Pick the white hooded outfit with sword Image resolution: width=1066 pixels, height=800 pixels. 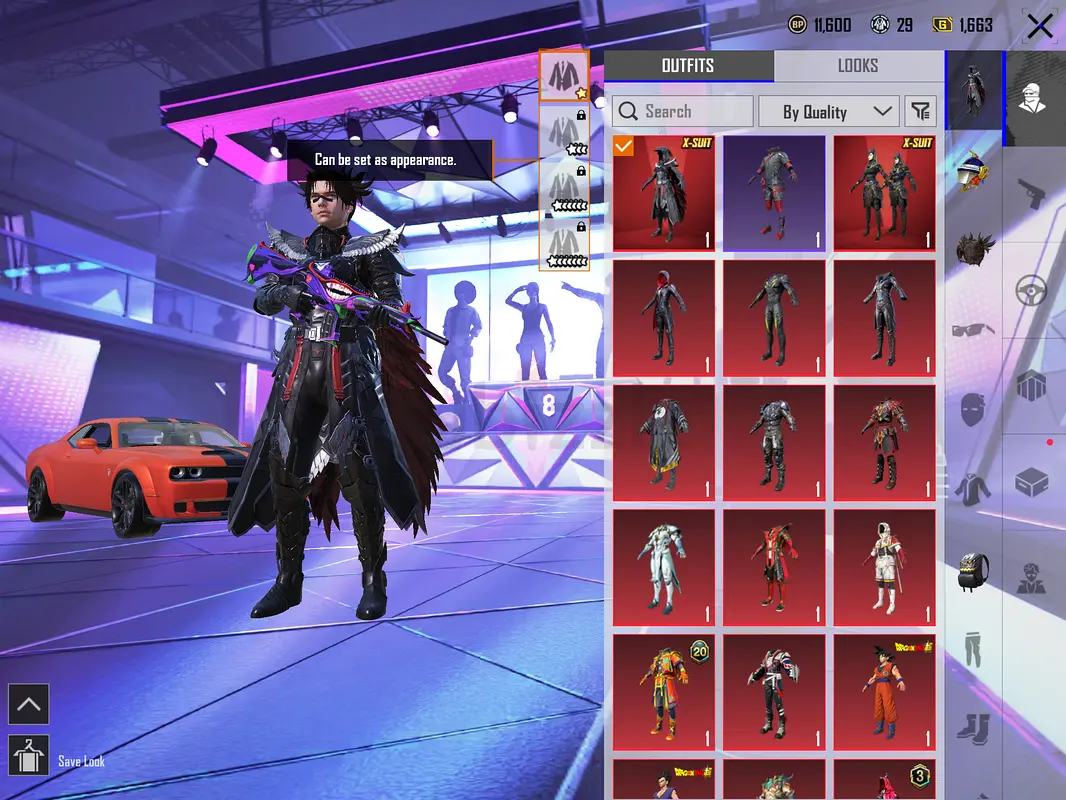tap(884, 567)
